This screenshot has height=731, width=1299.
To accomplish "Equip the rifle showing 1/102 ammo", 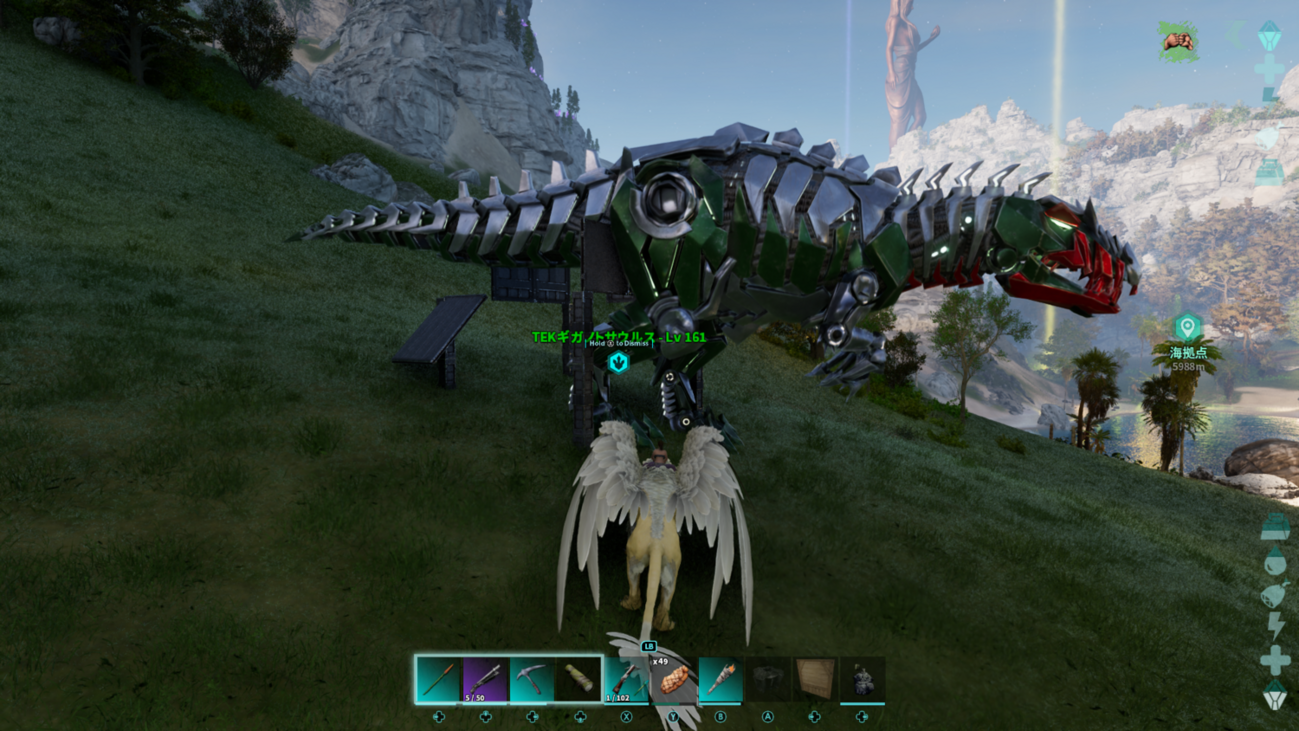I will (626, 679).
